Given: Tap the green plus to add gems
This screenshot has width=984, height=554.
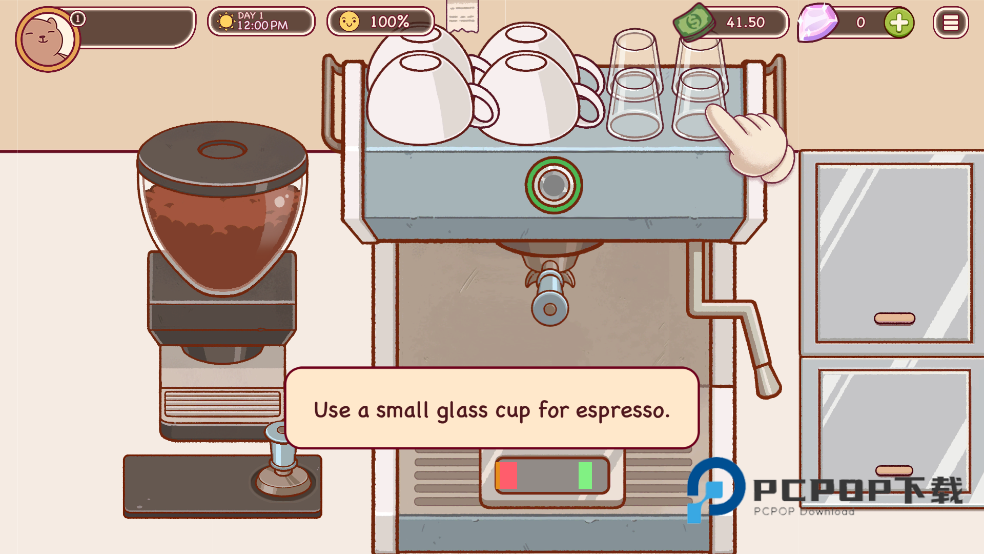Looking at the screenshot, I should [x=899, y=22].
